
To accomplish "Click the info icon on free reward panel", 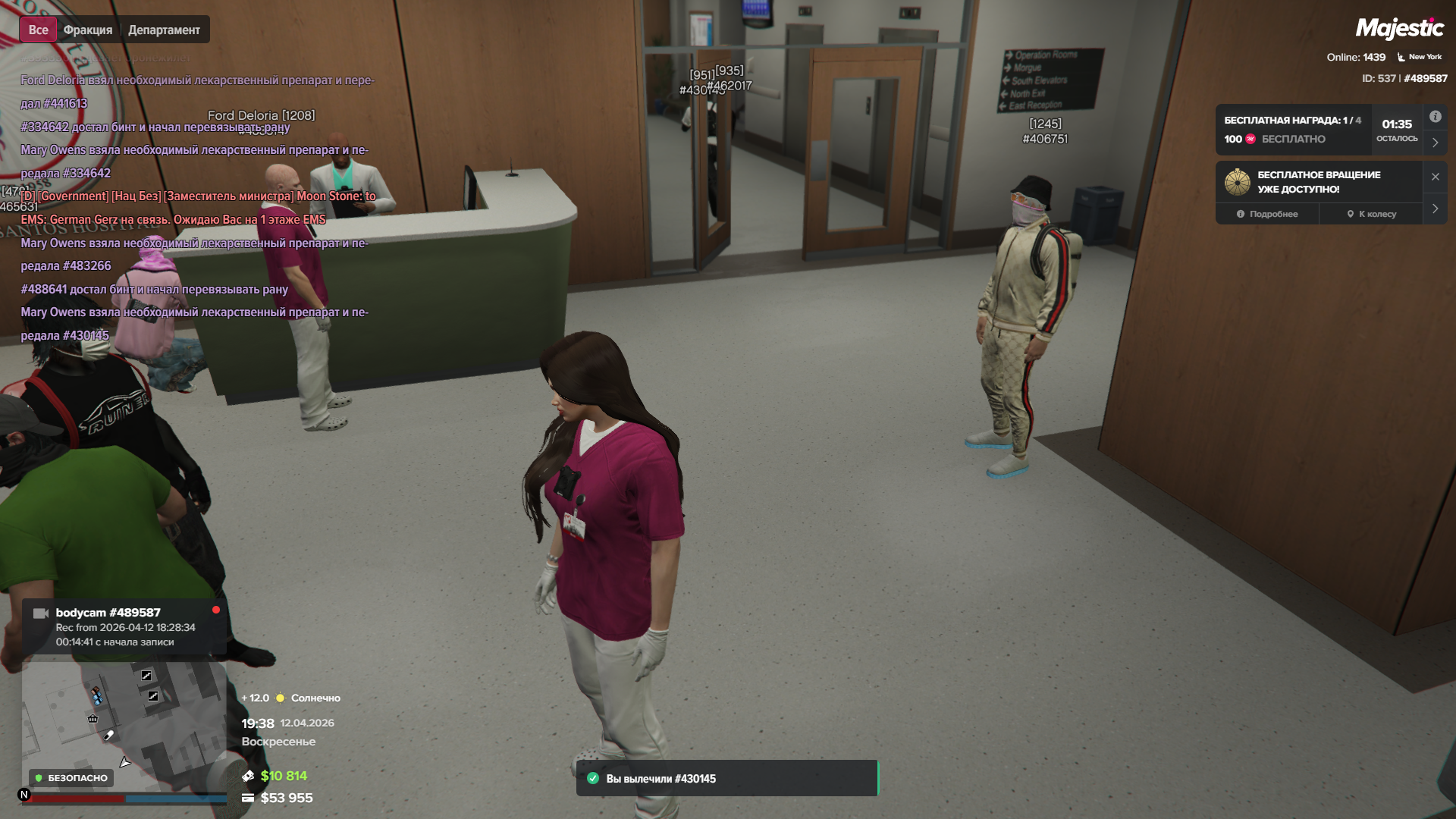I will [x=1435, y=117].
